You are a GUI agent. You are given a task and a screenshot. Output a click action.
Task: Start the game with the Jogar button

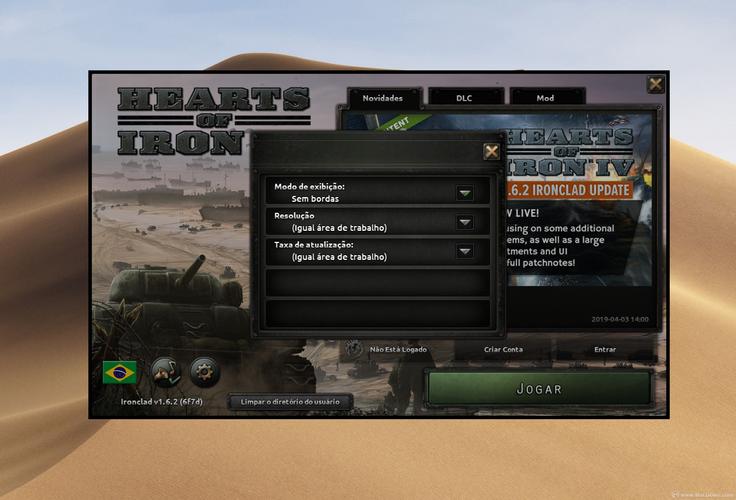click(x=539, y=389)
